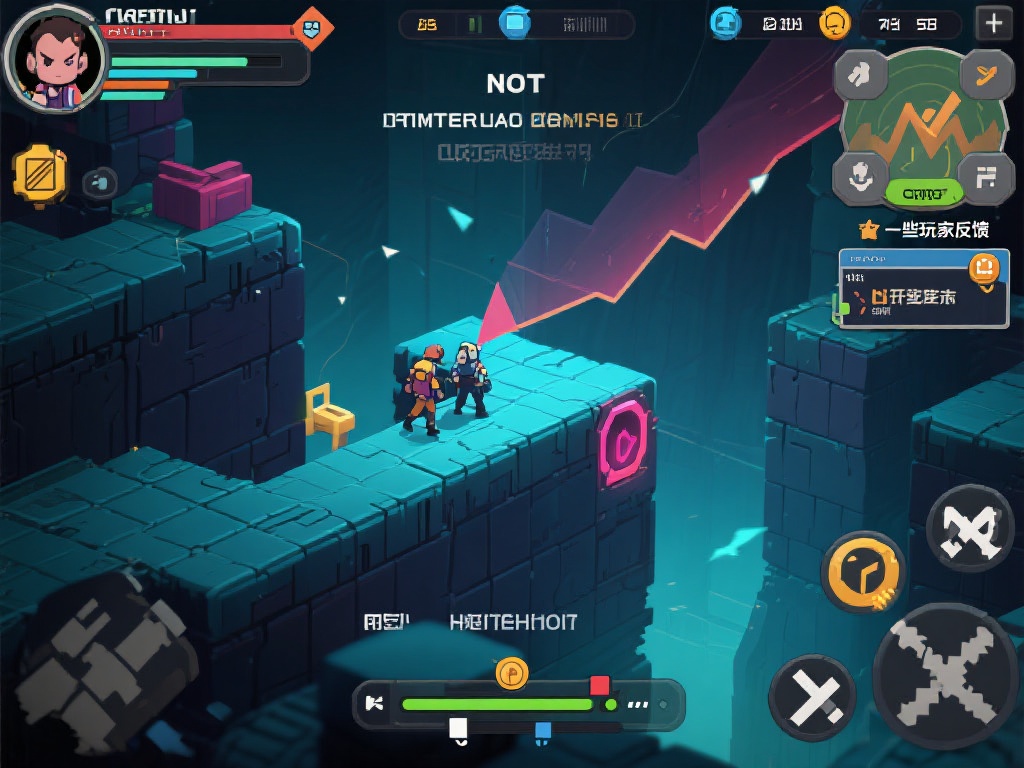Viewport: 1024px width, 768px height.
Task: Open the yellow striped hexagon icon
Action: coord(40,174)
